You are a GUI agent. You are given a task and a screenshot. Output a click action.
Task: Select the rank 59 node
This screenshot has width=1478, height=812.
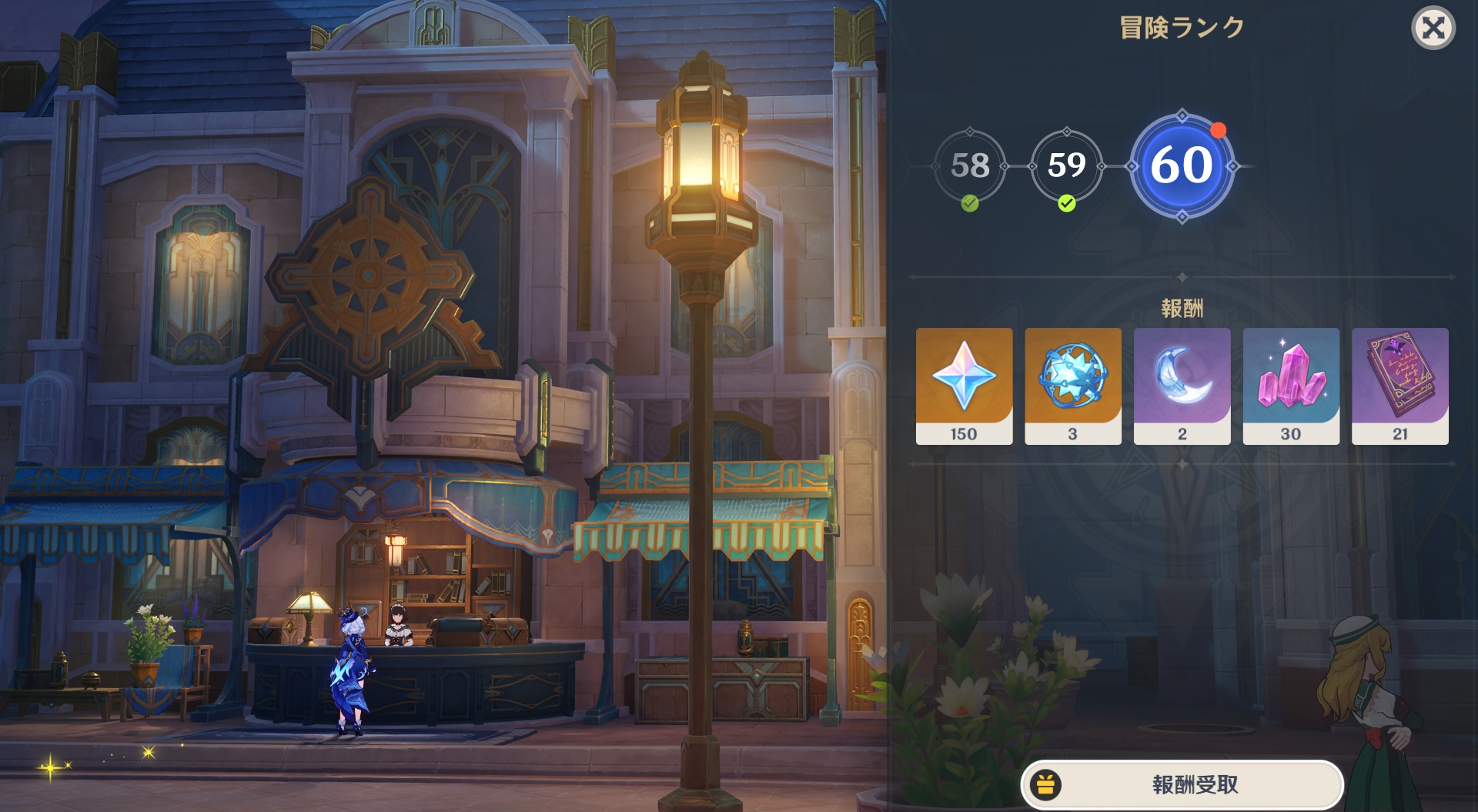[1066, 165]
